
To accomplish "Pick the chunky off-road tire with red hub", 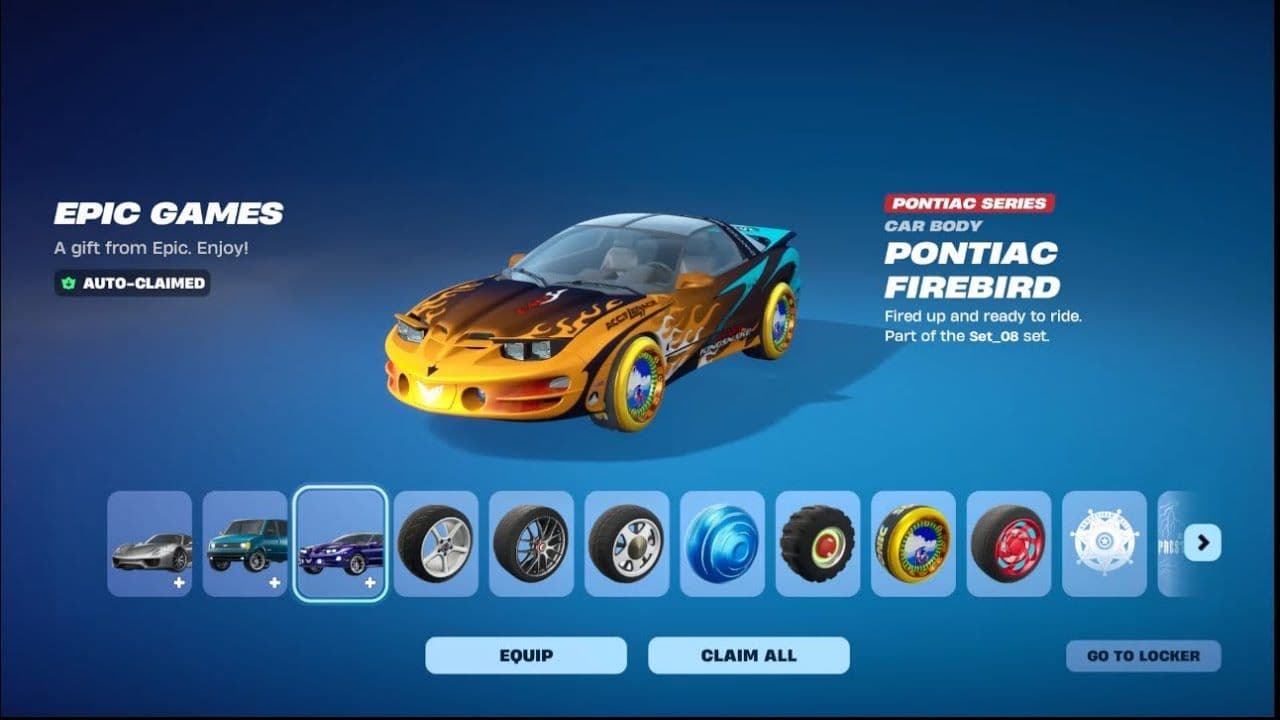I will coord(818,544).
